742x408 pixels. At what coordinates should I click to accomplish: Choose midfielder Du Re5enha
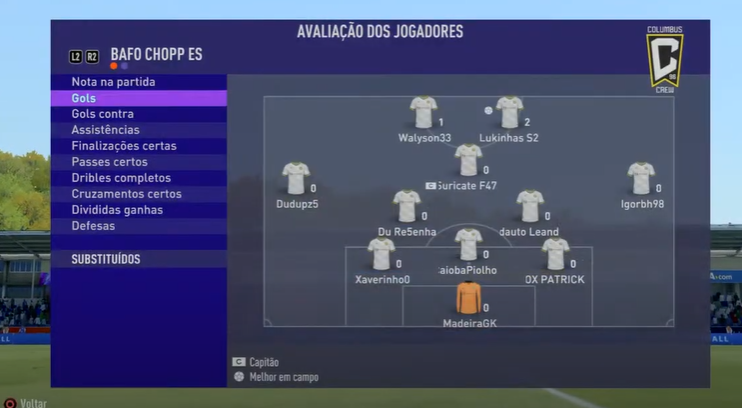[x=407, y=206]
